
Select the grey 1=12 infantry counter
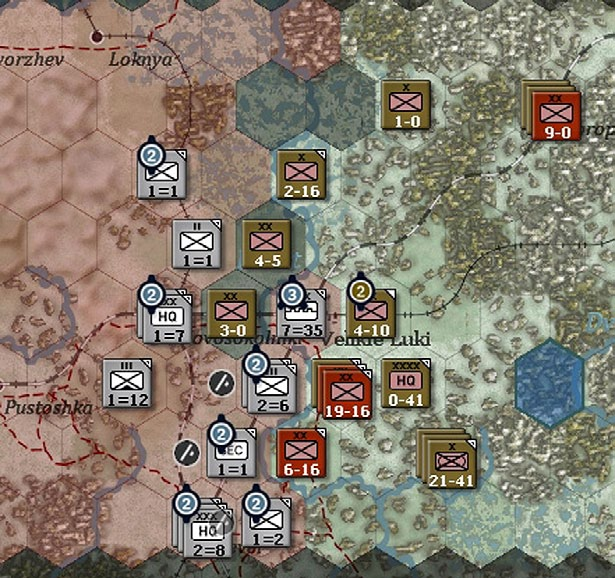pyautogui.click(x=127, y=384)
